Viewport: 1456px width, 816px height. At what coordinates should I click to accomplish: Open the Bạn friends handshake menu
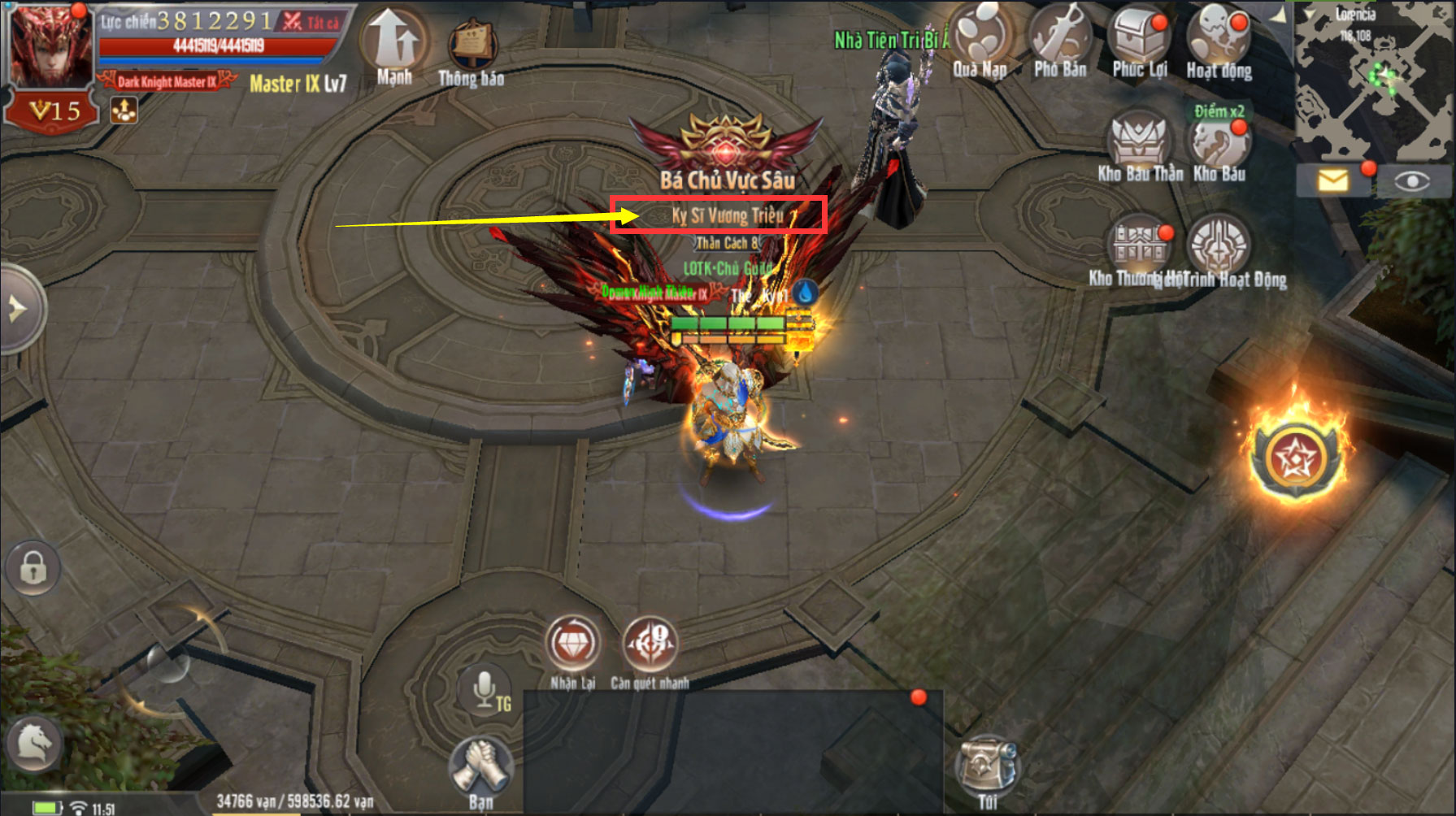480,770
